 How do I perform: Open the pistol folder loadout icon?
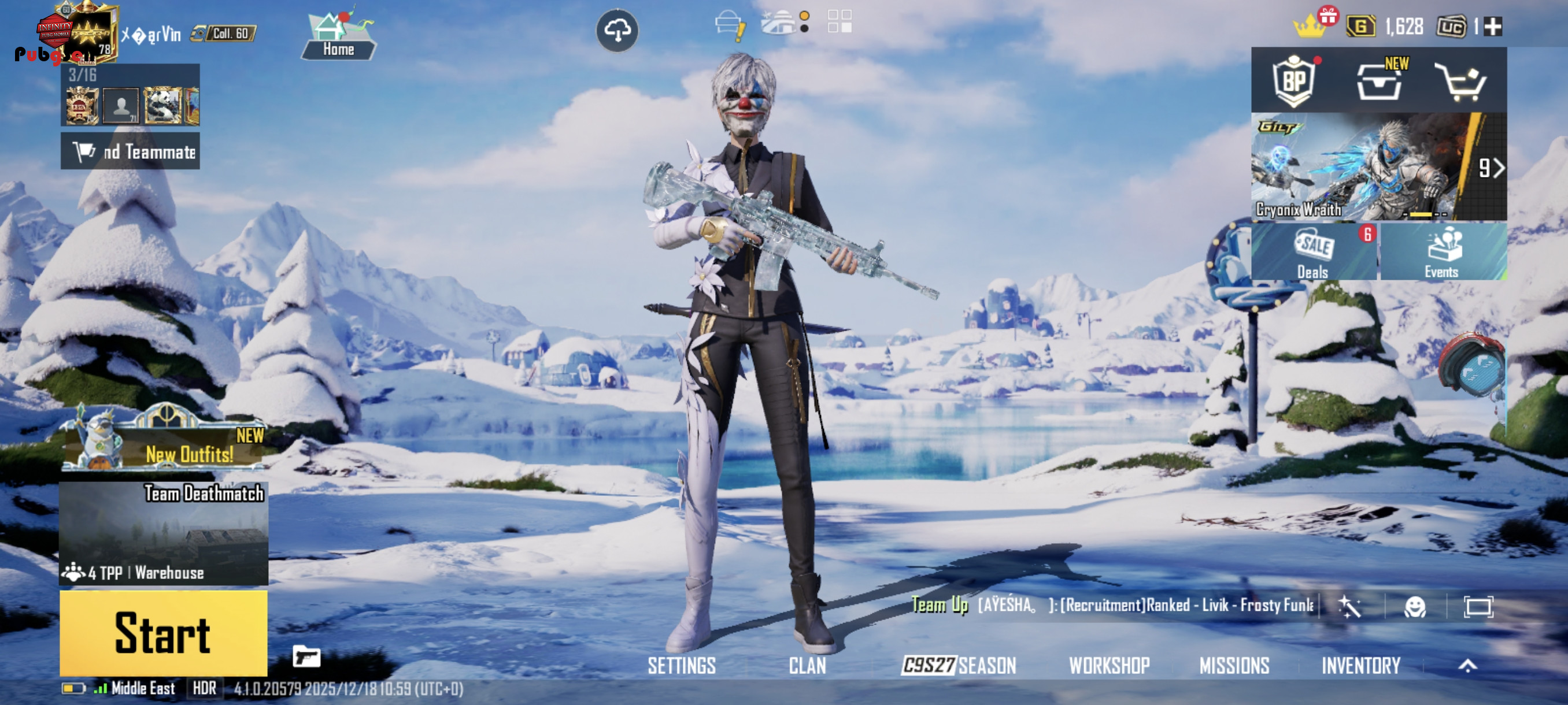click(x=306, y=657)
